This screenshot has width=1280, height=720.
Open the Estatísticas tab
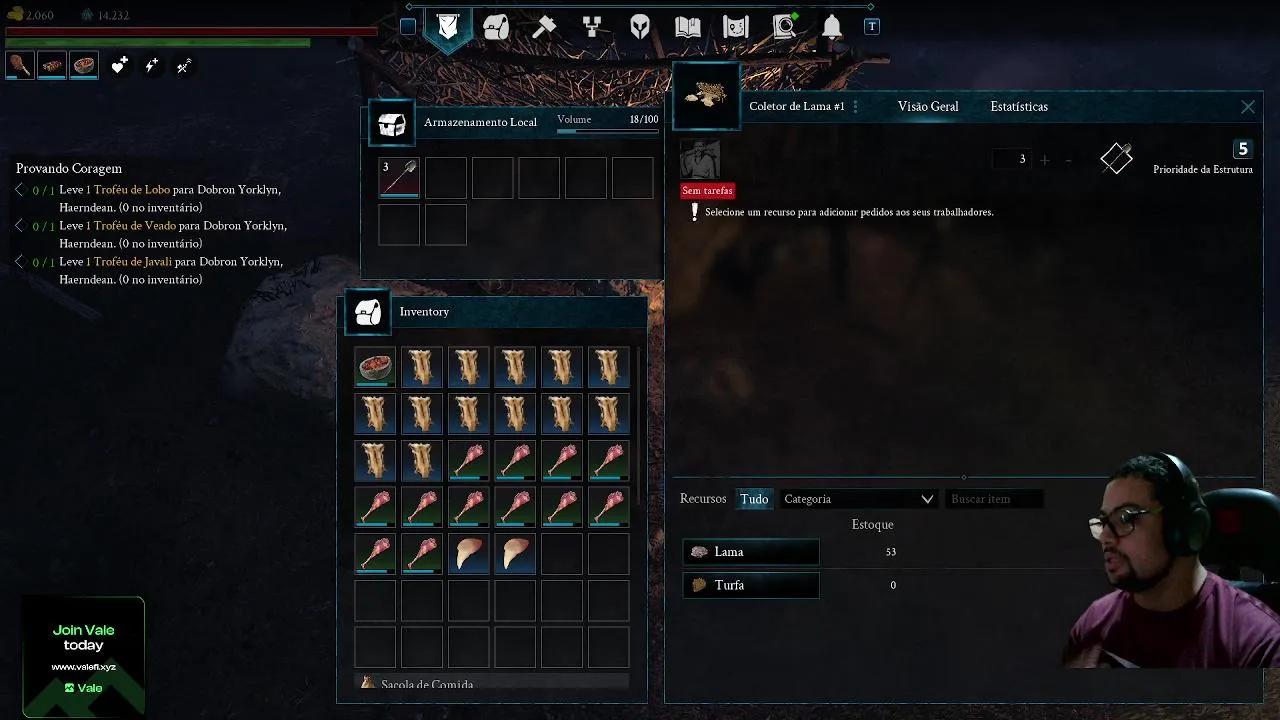pyautogui.click(x=1018, y=106)
